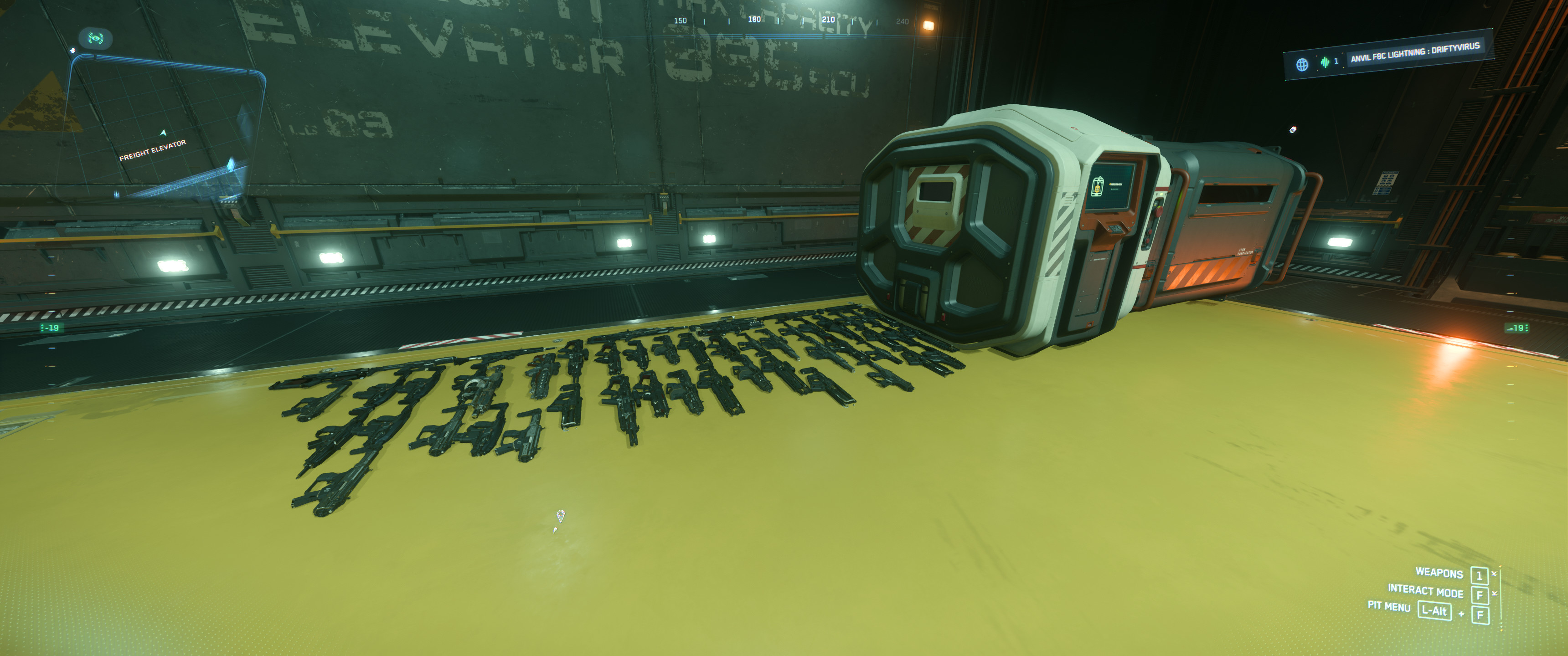Toggle the green voice channel icon
1568x656 pixels.
(1325, 61)
